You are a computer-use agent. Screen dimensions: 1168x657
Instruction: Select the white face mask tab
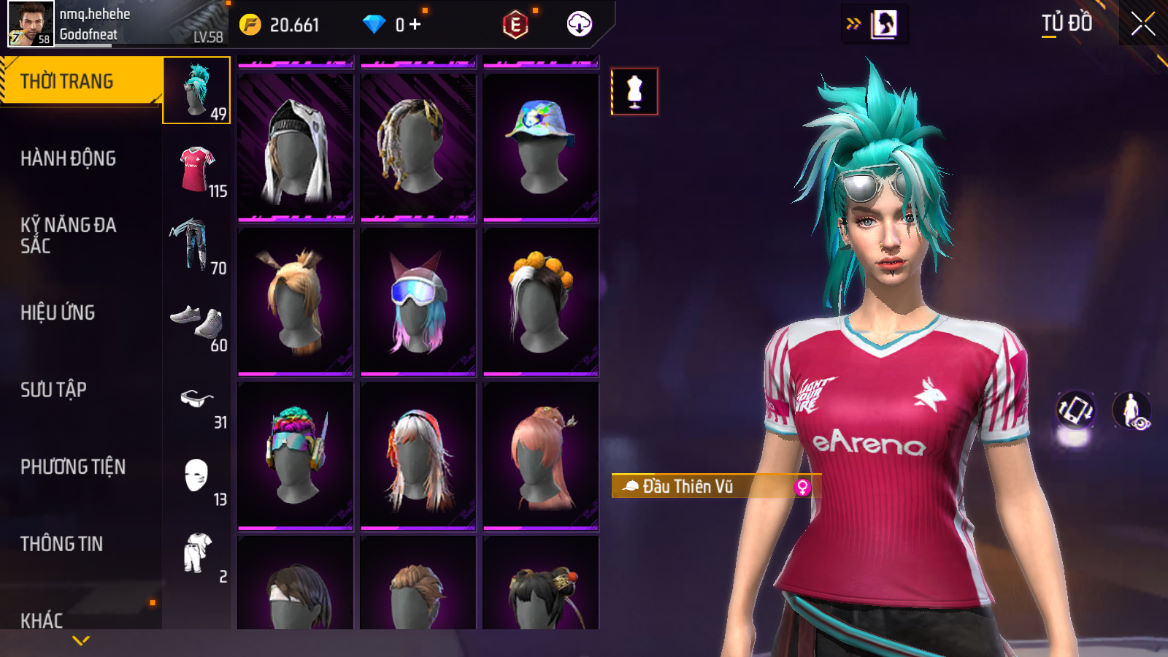[197, 476]
